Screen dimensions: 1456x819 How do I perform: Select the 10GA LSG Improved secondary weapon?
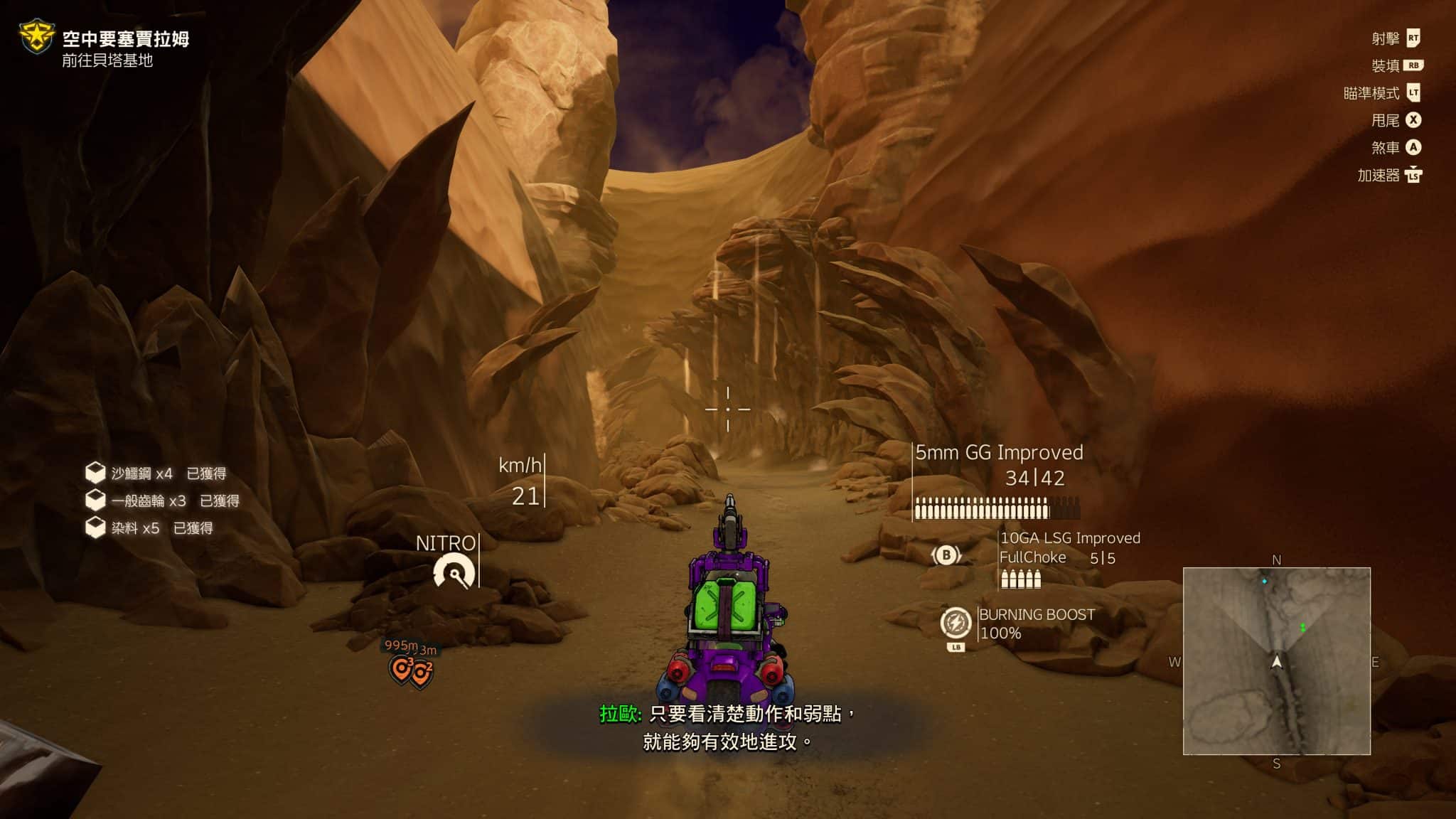point(1069,538)
